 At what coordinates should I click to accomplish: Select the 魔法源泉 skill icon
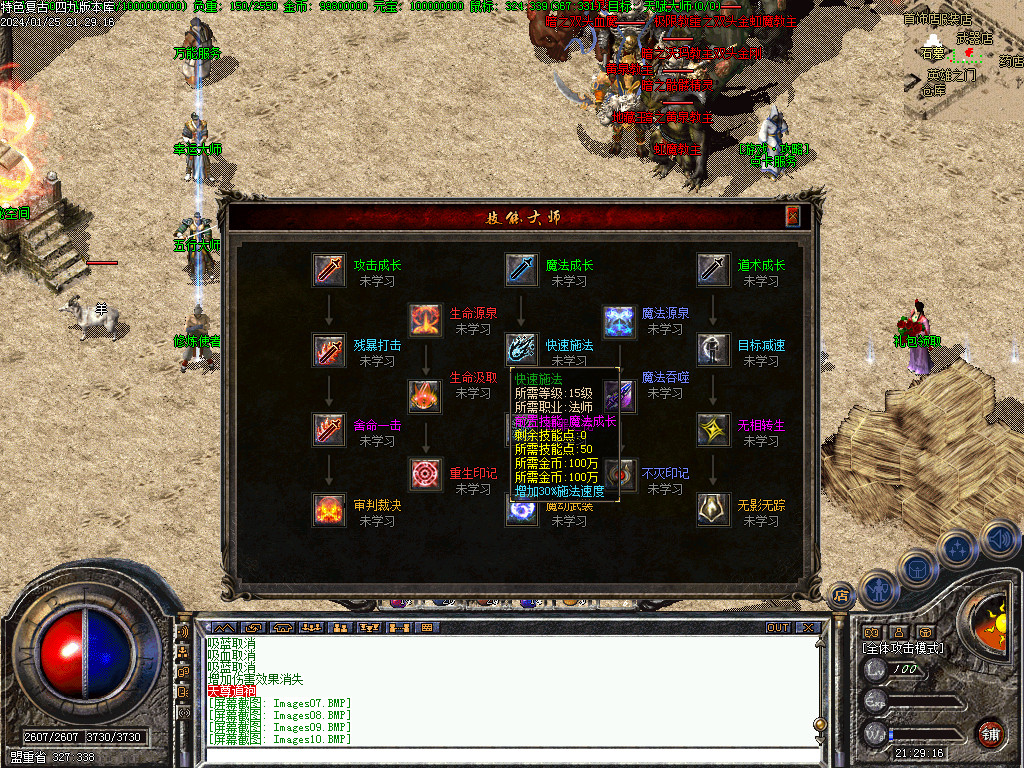(x=618, y=319)
